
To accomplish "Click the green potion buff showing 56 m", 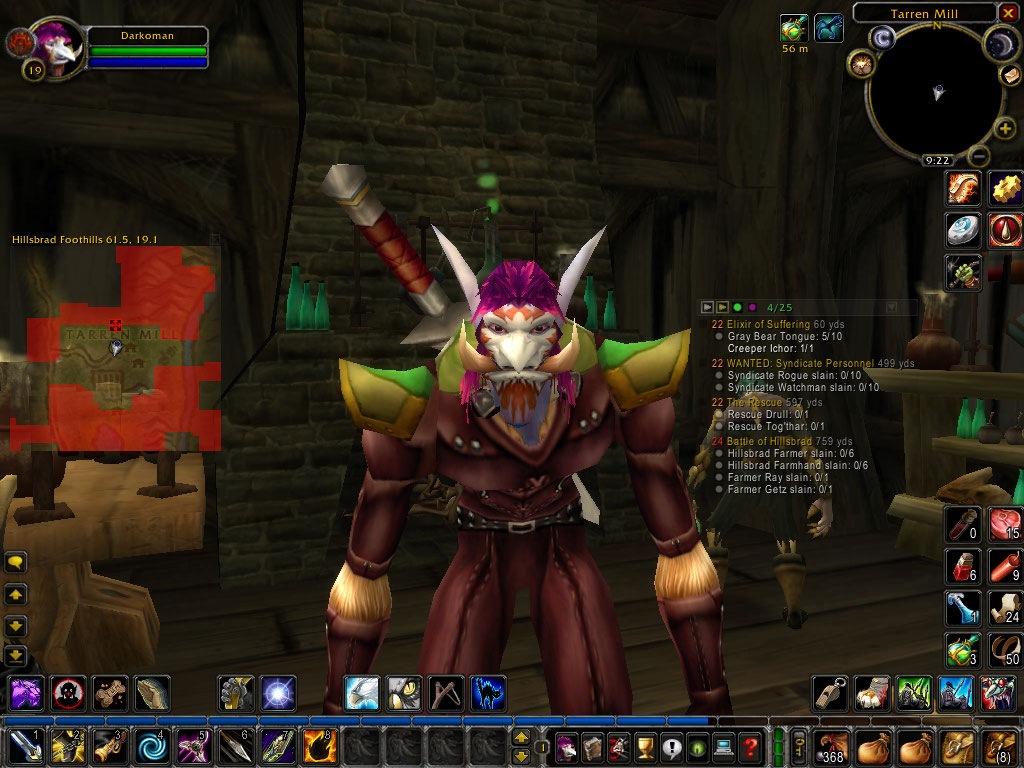I will pyautogui.click(x=795, y=28).
